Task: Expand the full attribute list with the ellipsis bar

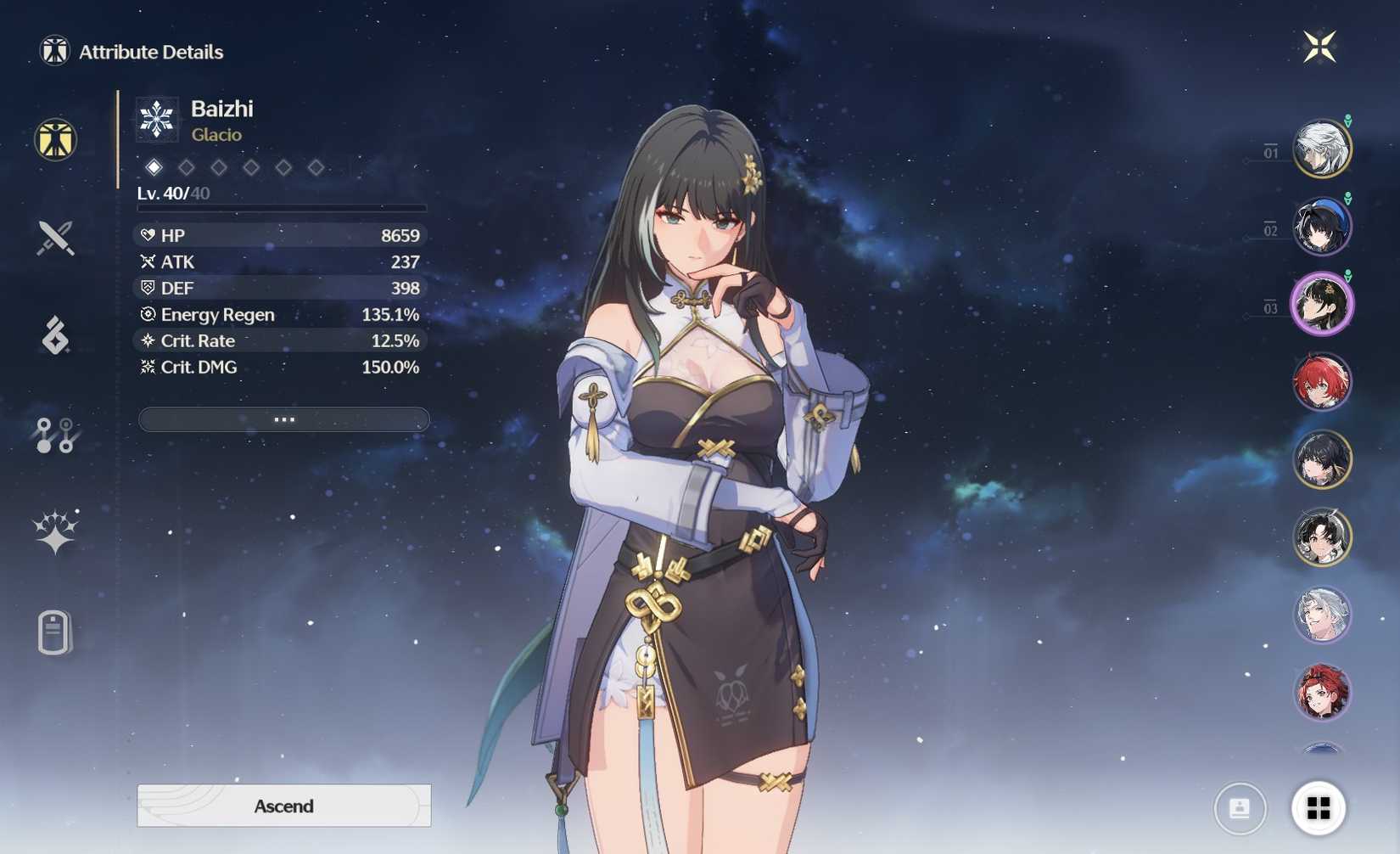Action: point(283,419)
